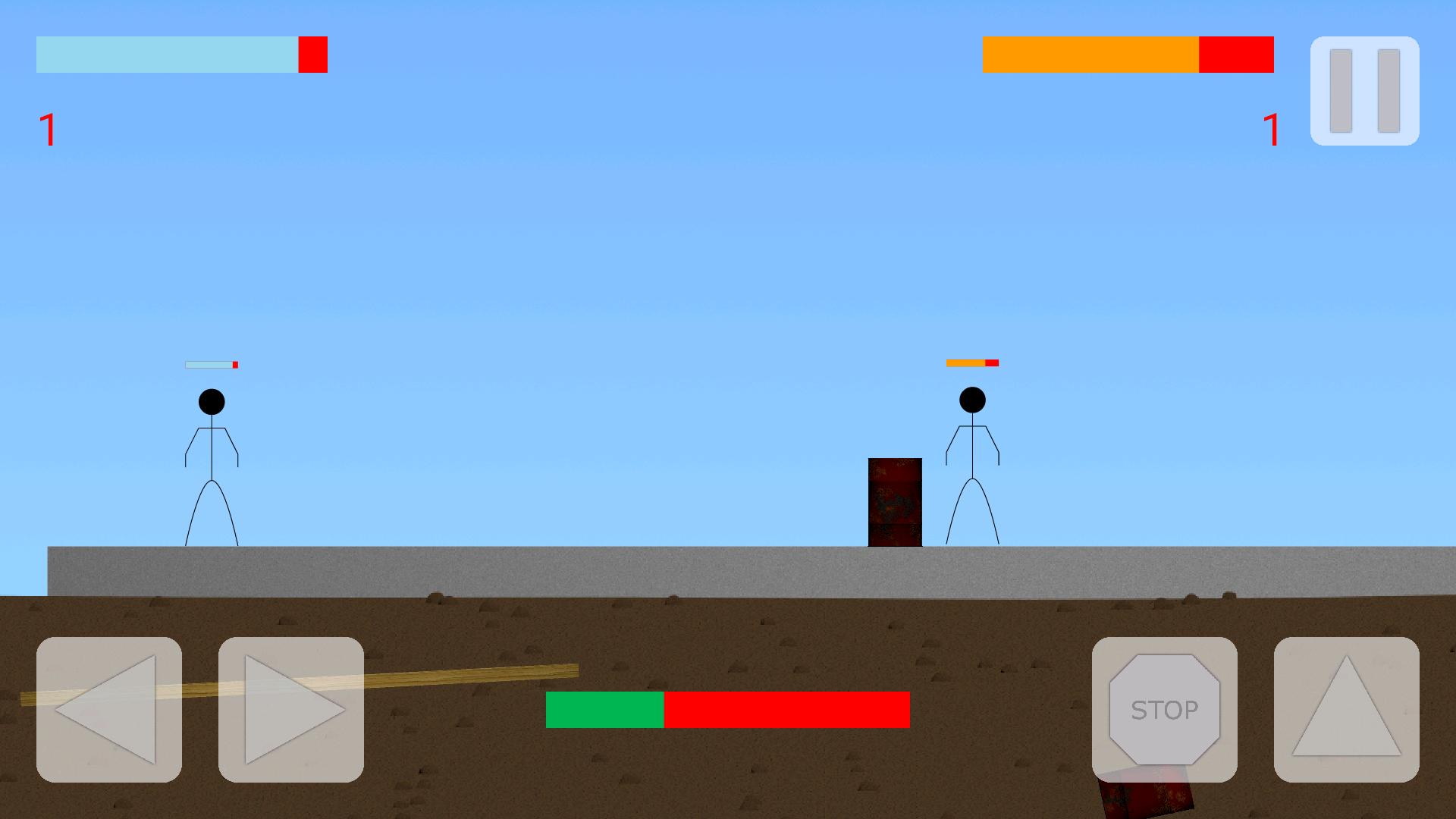The height and width of the screenshot is (819, 1456).
Task: Click the small stamina bar above right fighter
Action: [x=972, y=362]
